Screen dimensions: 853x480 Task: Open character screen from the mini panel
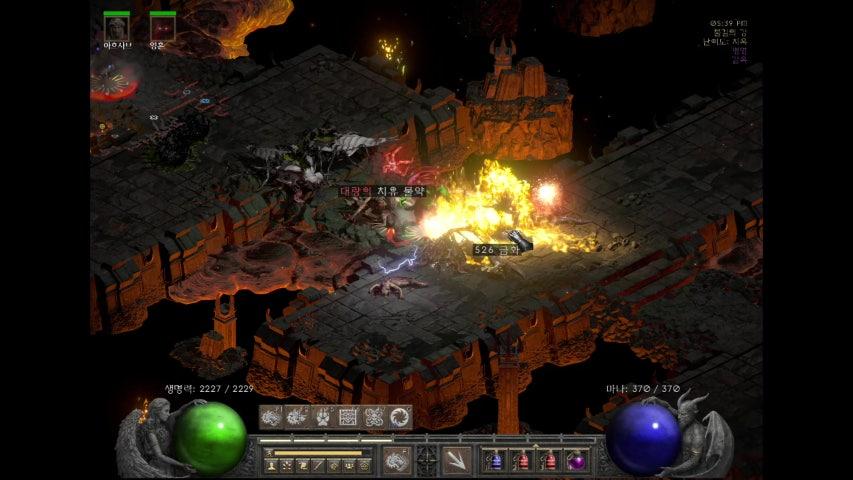coord(271,465)
